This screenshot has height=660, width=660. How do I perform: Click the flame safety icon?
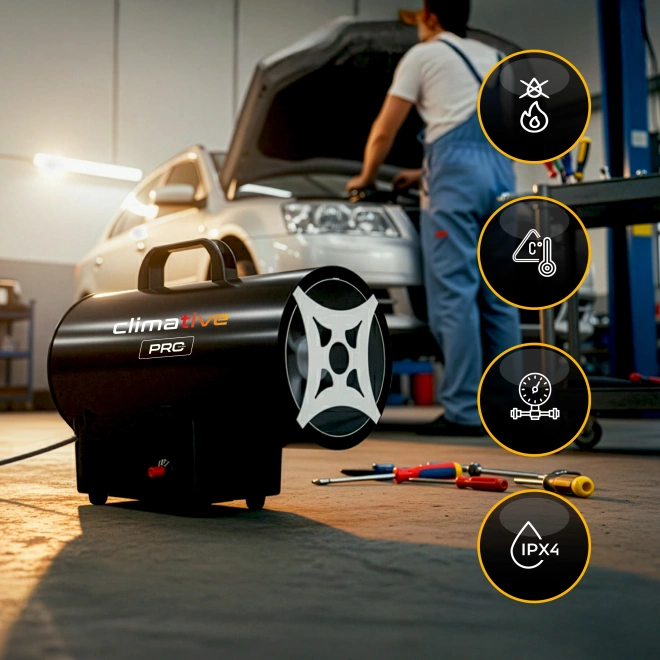coord(533,107)
